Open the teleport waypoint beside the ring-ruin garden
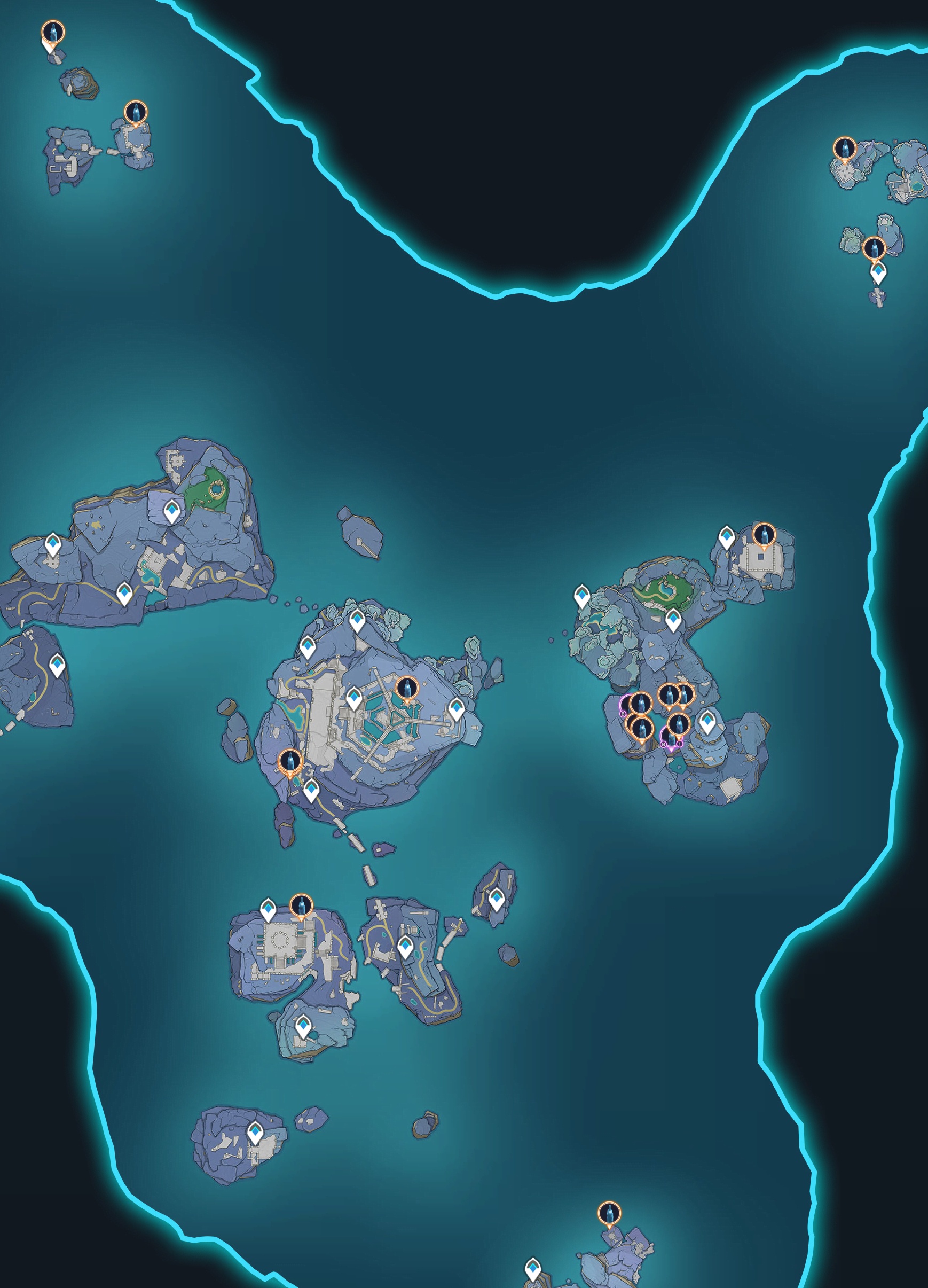 (x=171, y=511)
